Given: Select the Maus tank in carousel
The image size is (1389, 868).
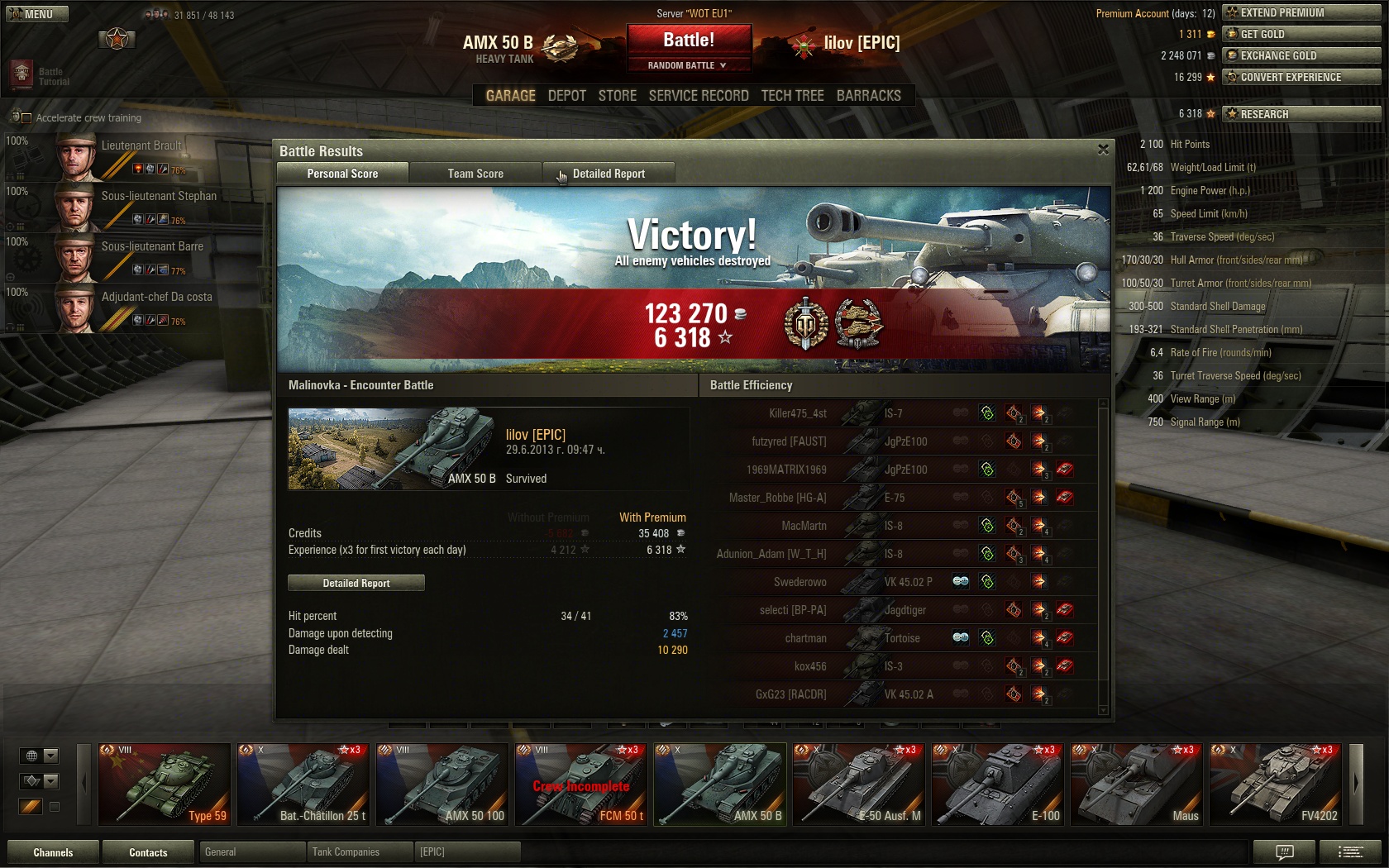Looking at the screenshot, I should pyautogui.click(x=1136, y=784).
